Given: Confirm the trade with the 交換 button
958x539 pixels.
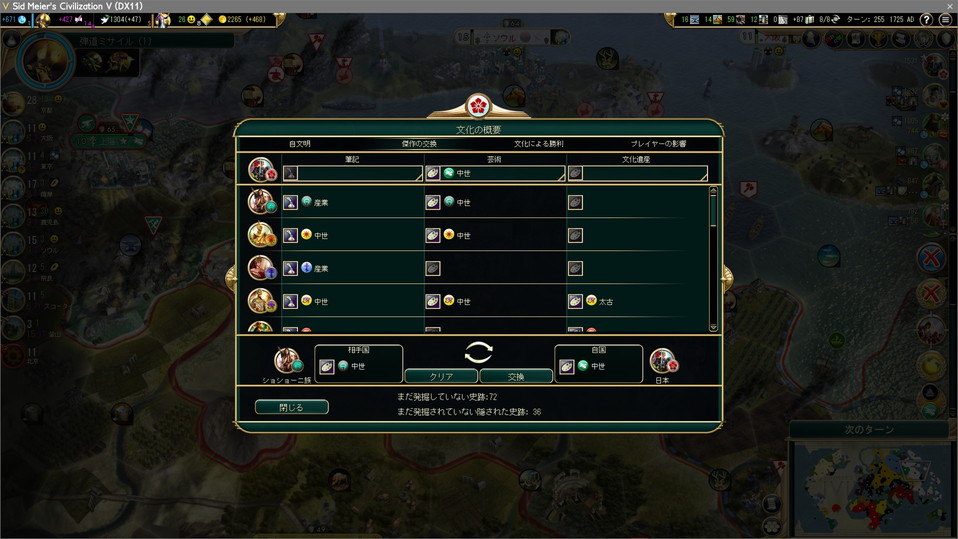Looking at the screenshot, I should click(516, 377).
